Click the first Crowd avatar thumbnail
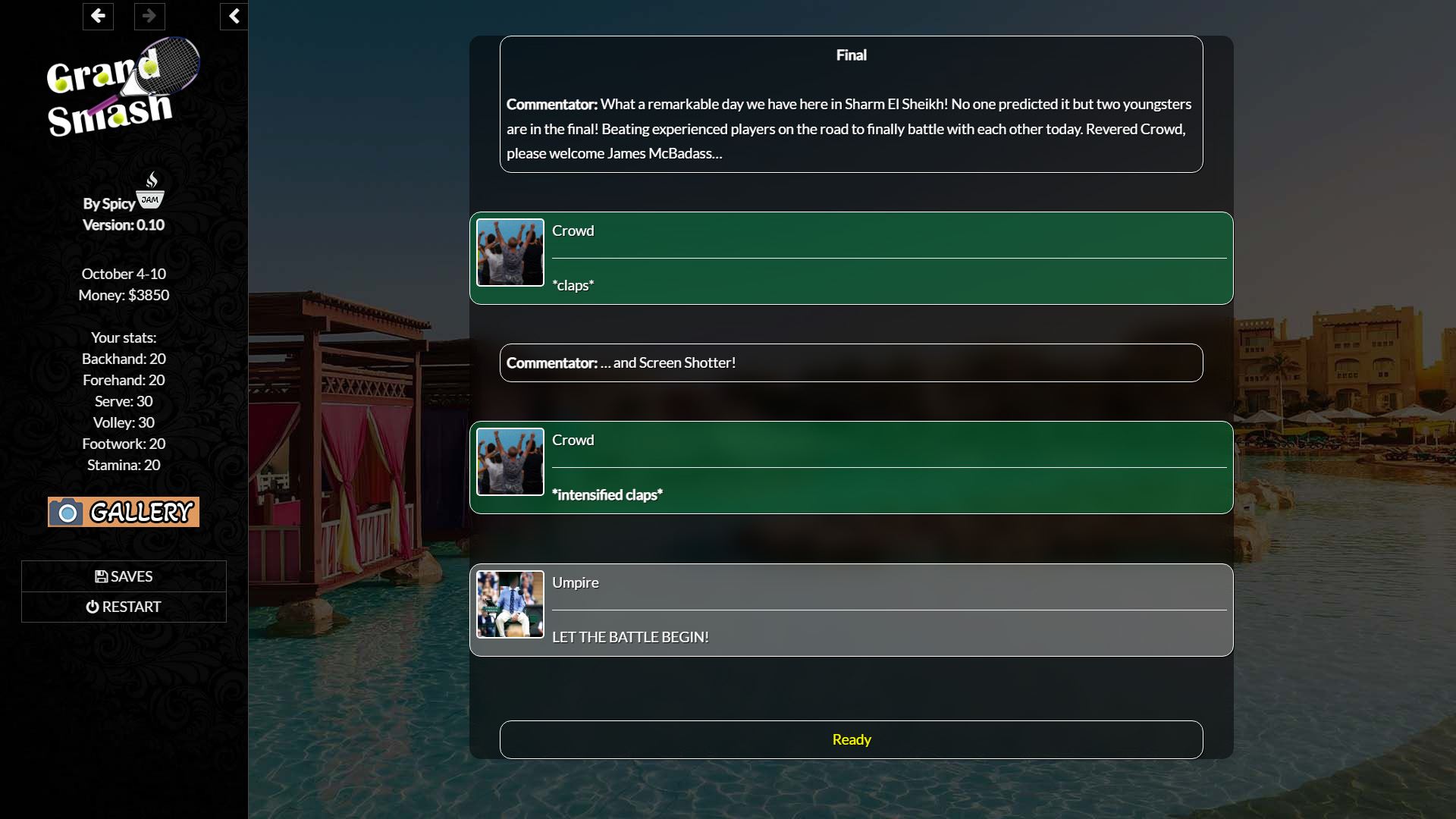The height and width of the screenshot is (819, 1456). (510, 253)
